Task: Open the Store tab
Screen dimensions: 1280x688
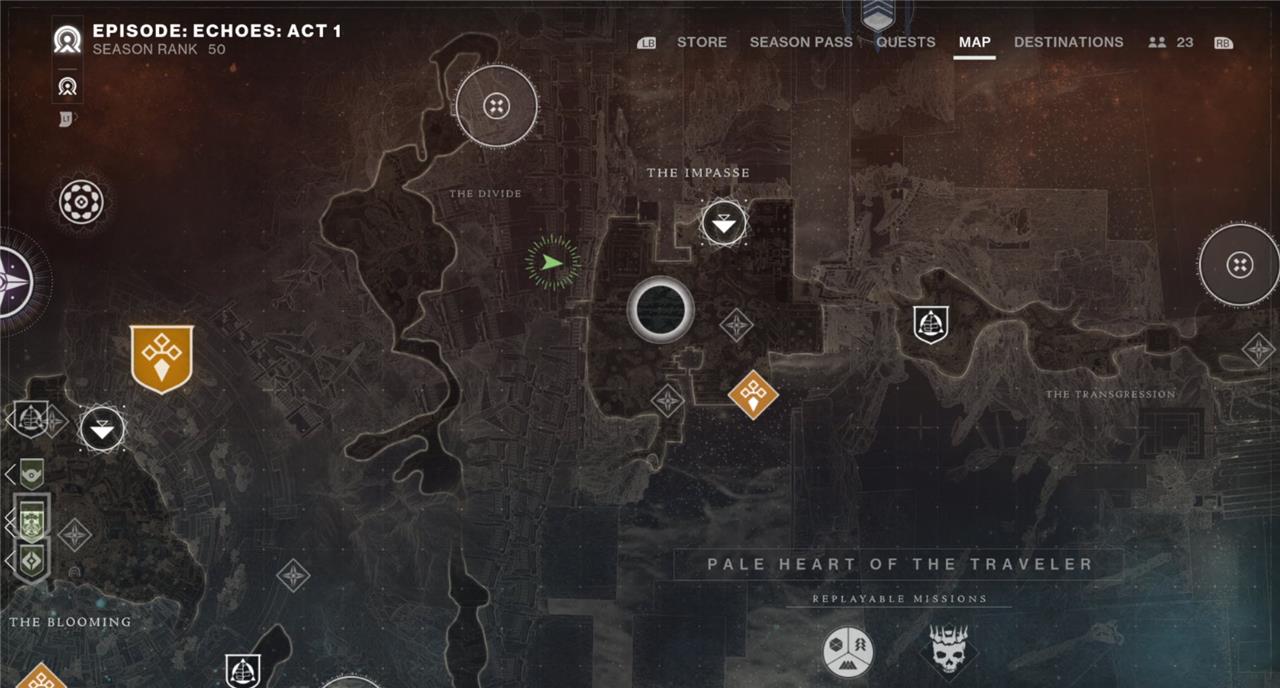Action: tap(702, 42)
